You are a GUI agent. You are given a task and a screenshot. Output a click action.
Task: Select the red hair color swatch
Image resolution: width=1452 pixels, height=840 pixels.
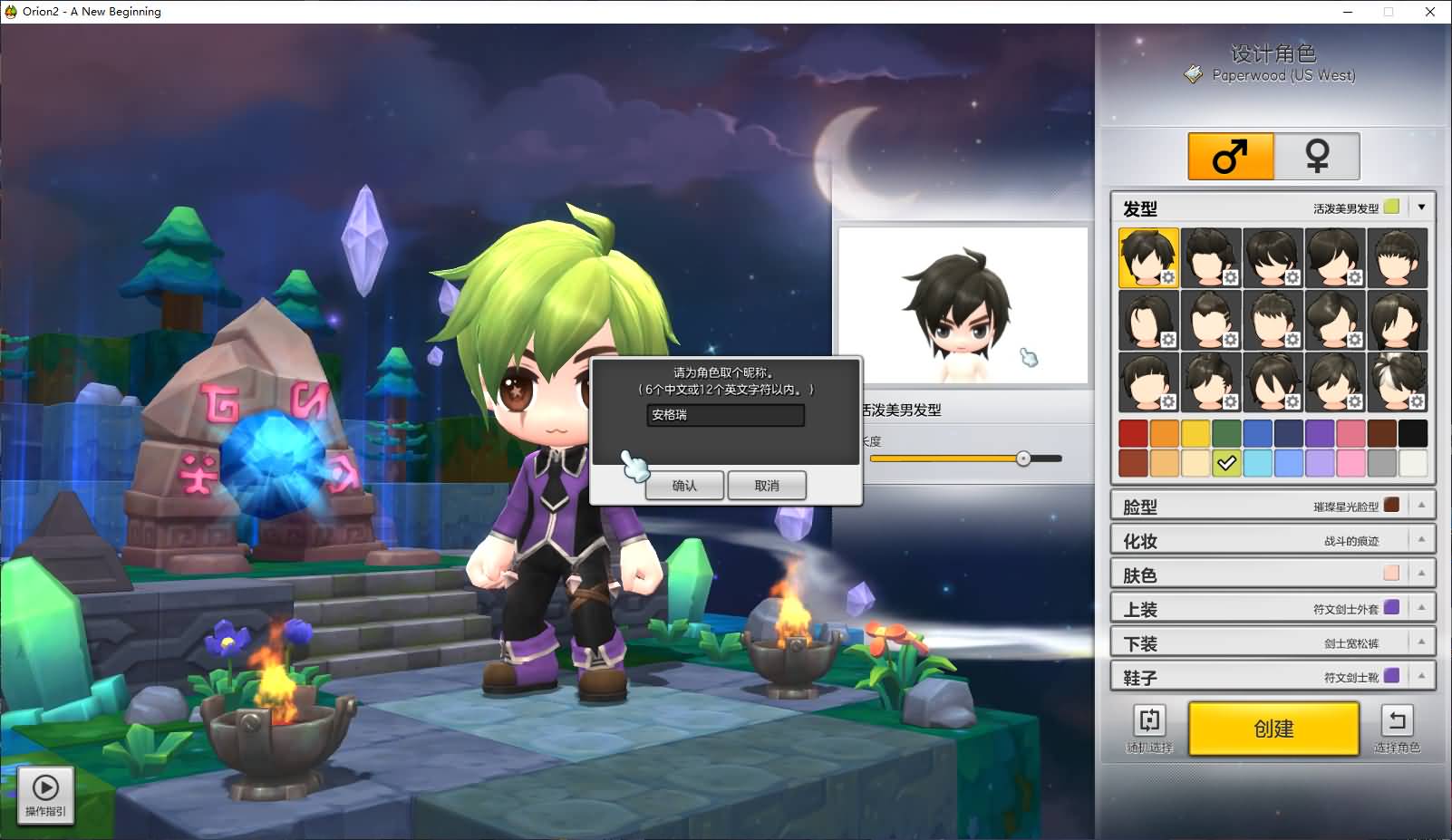coord(1133,433)
